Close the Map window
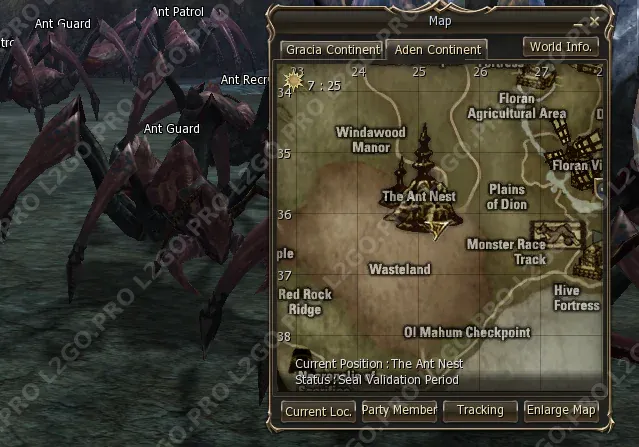This screenshot has height=447, width=639. click(595, 20)
